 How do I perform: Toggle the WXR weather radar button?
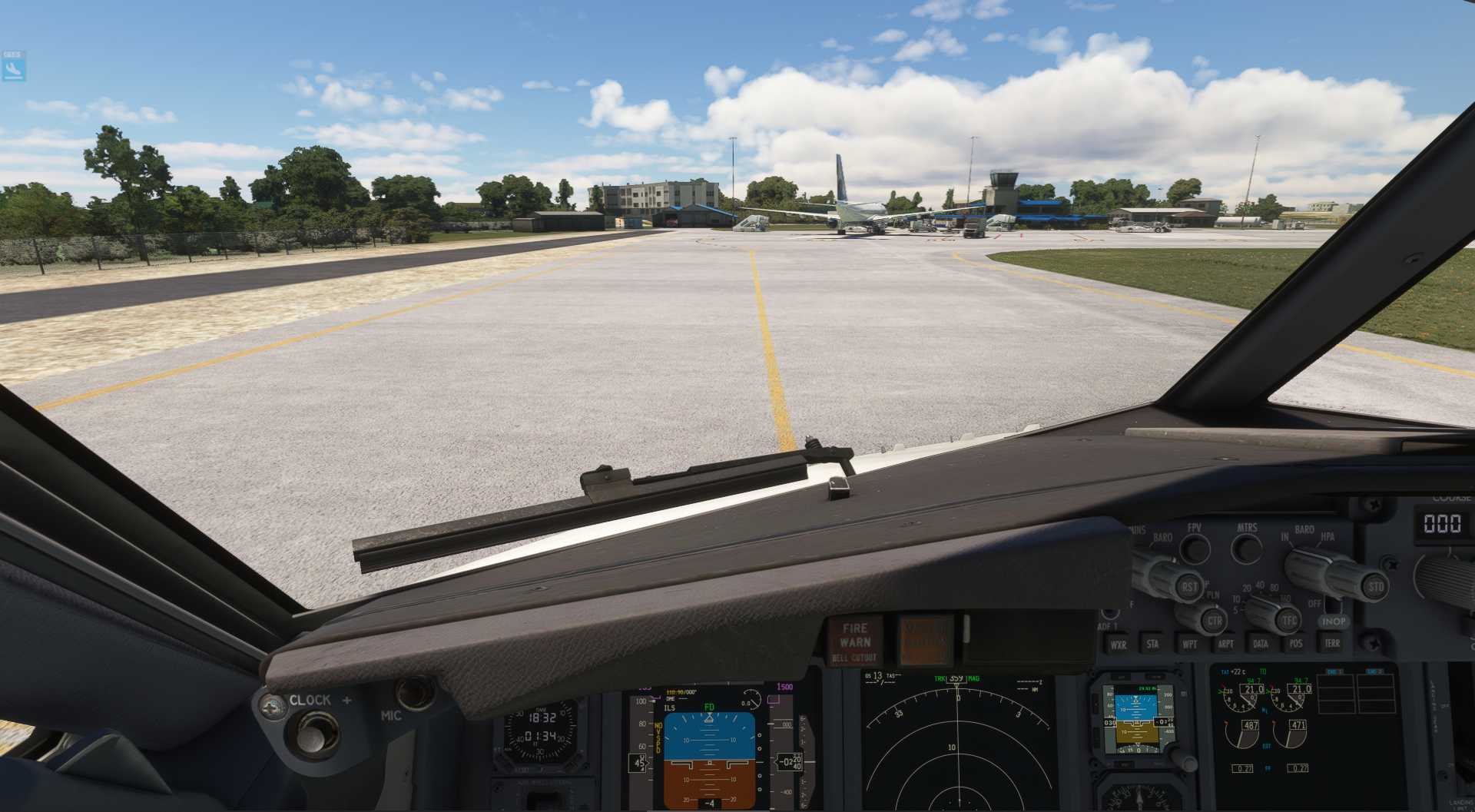click(1118, 645)
